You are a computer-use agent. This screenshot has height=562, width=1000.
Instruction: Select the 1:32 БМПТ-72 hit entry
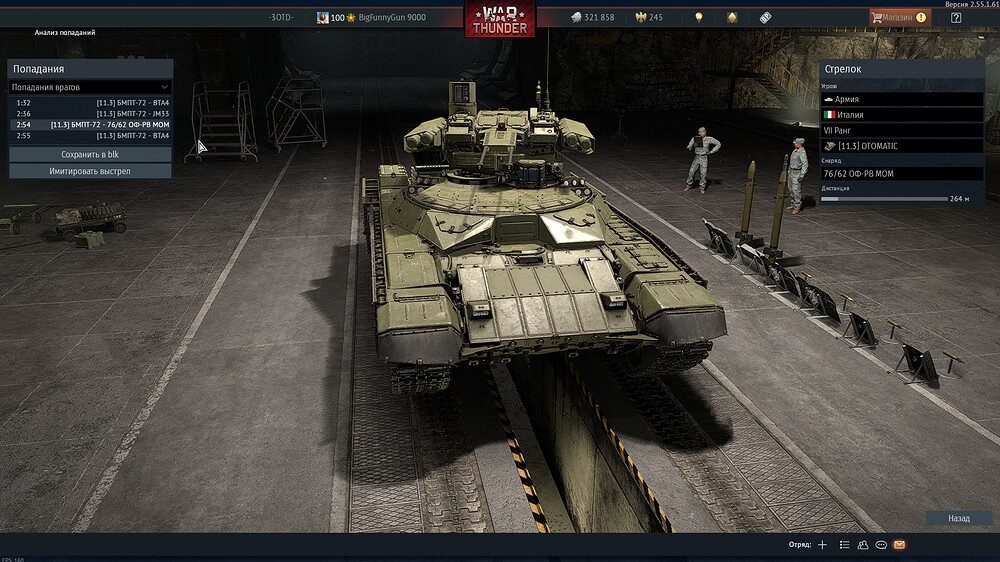coord(90,103)
